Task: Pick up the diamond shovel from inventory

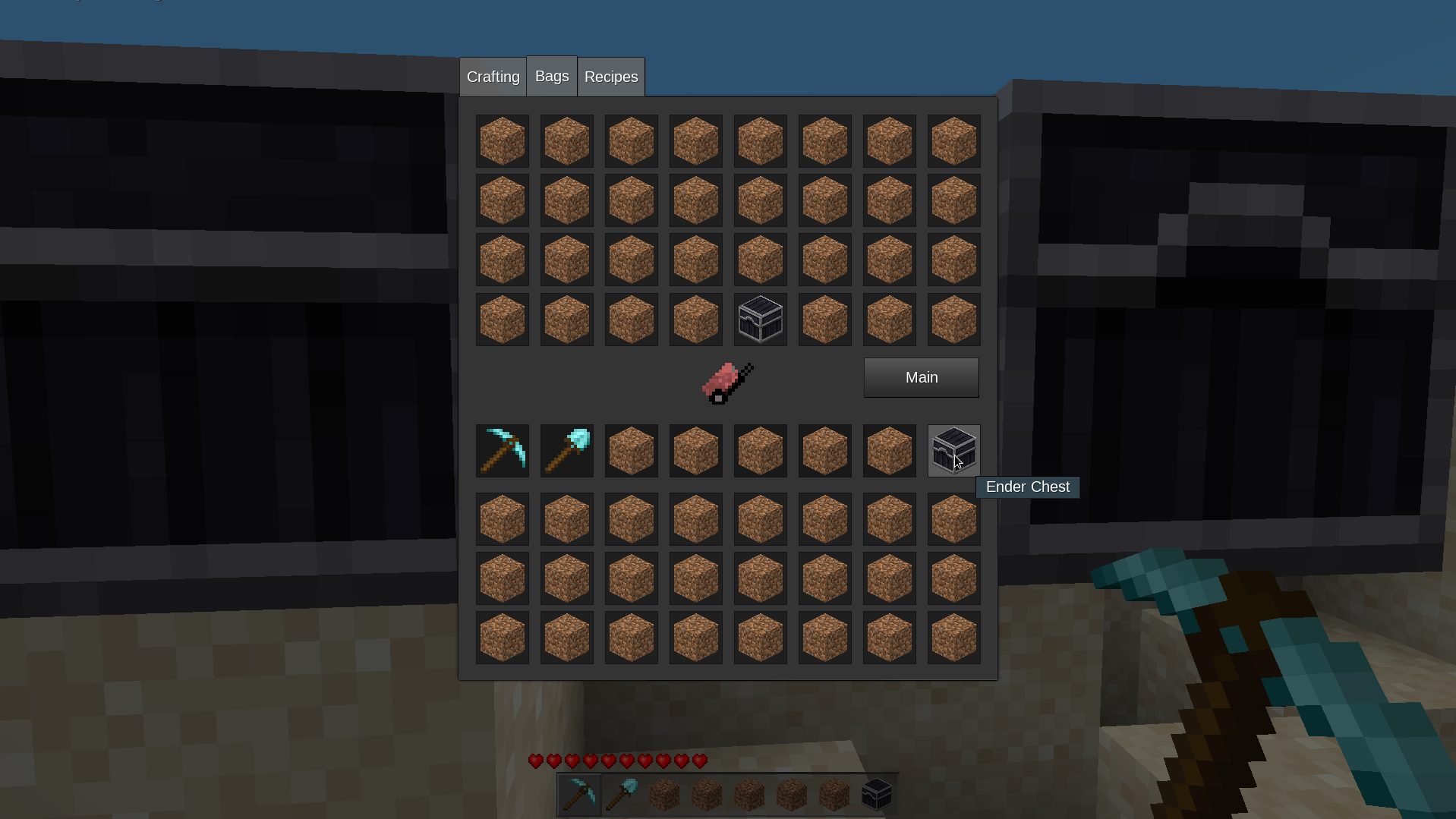Action: pos(567,451)
